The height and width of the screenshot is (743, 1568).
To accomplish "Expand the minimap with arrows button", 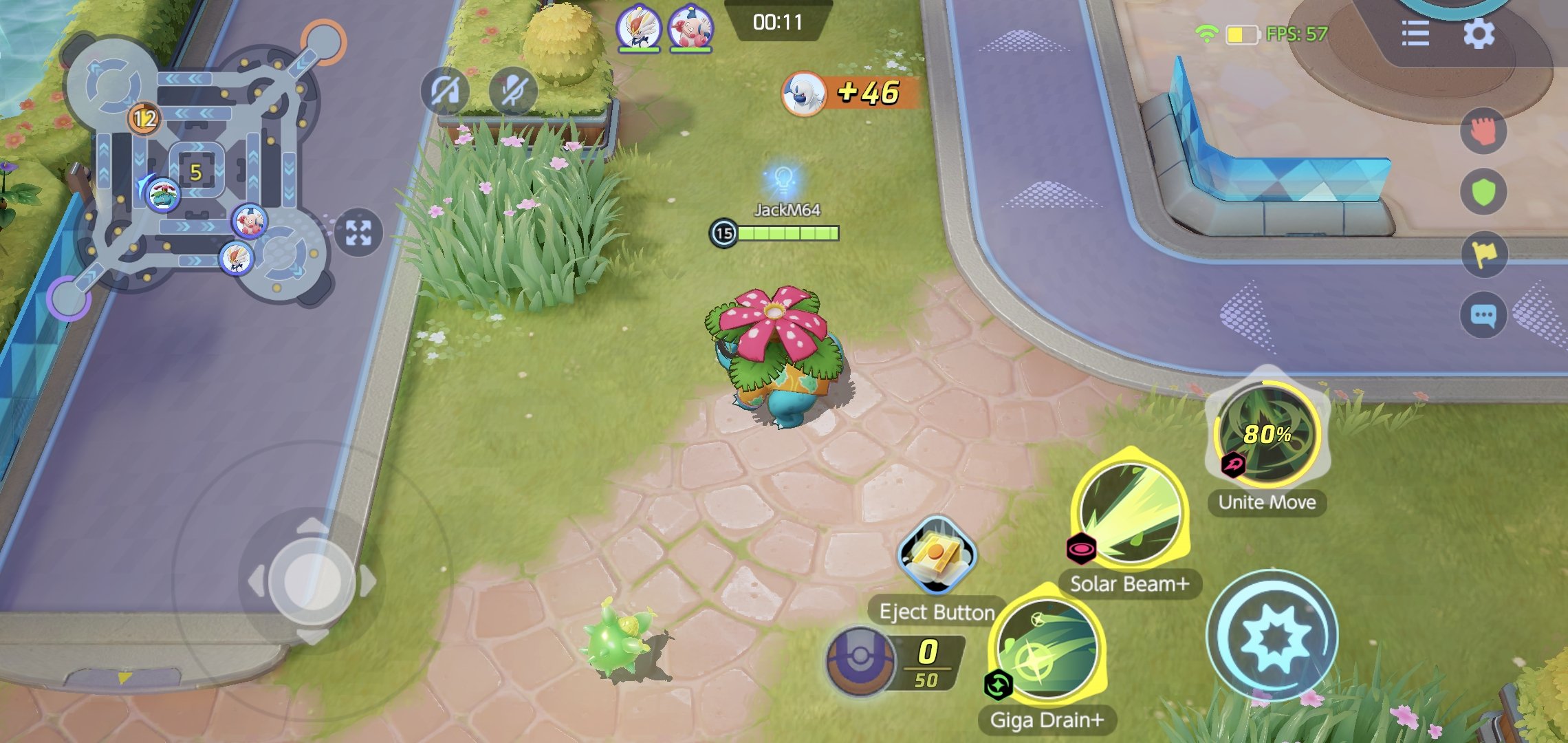I will [358, 232].
